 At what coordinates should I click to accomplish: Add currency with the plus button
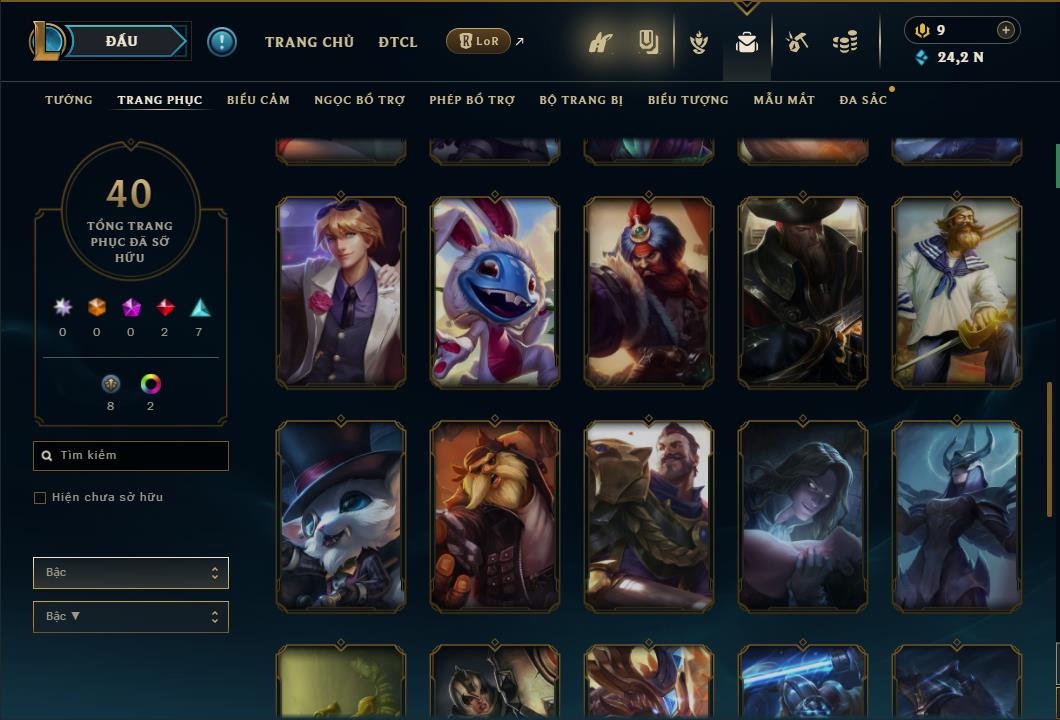[x=1006, y=30]
